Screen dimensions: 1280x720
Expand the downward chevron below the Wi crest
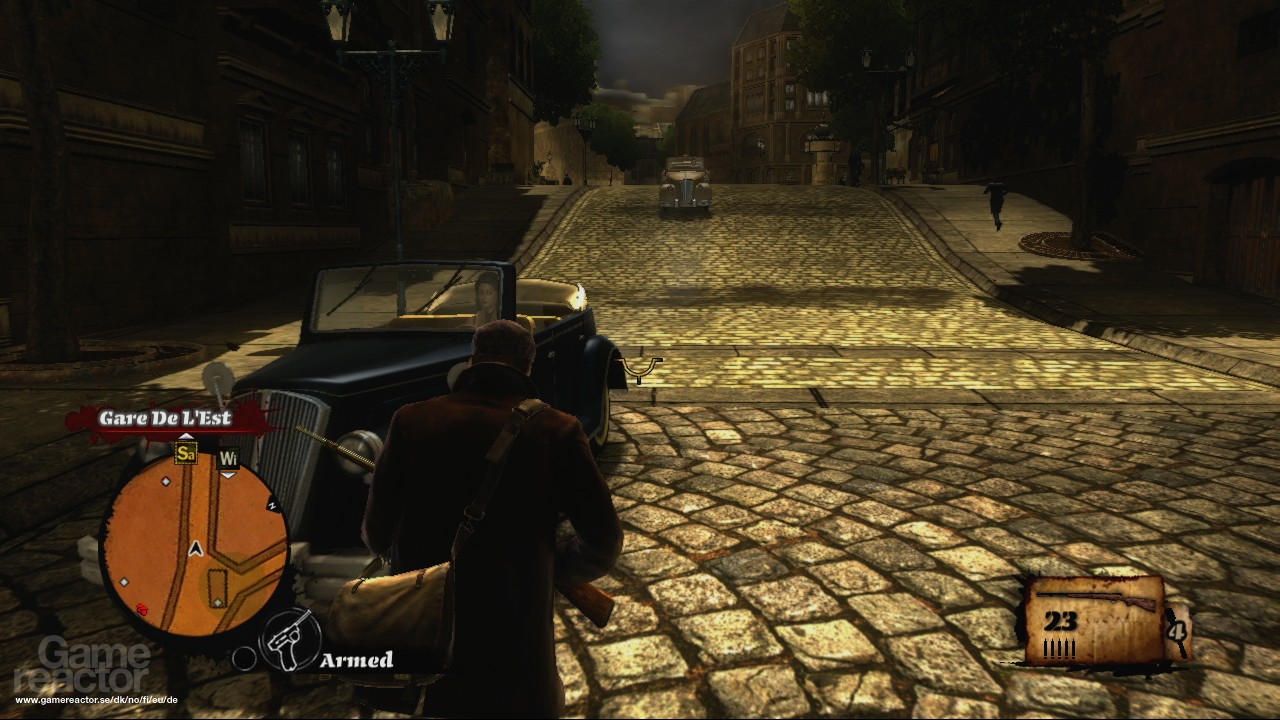click(x=228, y=476)
